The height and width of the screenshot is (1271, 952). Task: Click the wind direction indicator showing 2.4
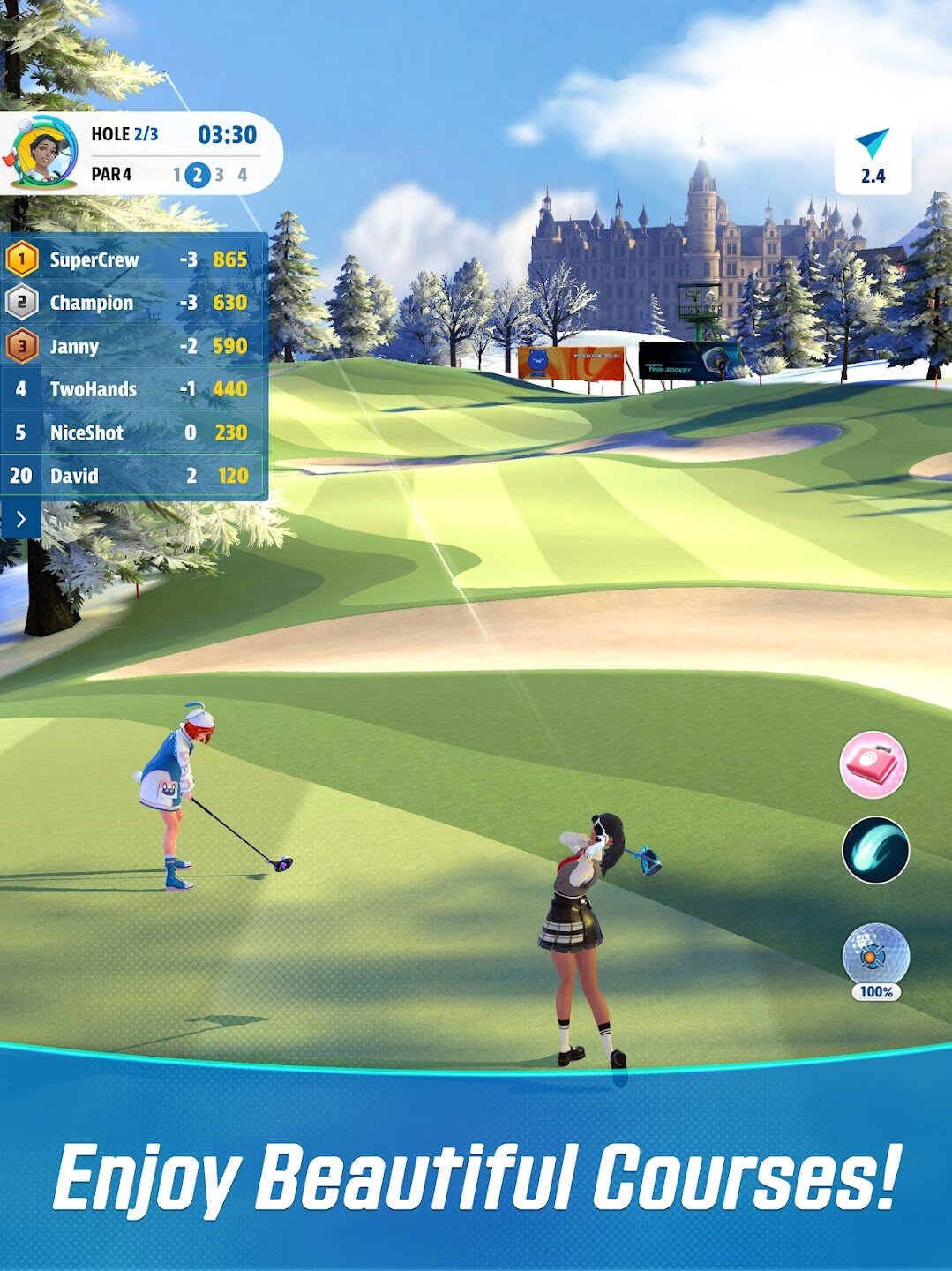(x=873, y=157)
